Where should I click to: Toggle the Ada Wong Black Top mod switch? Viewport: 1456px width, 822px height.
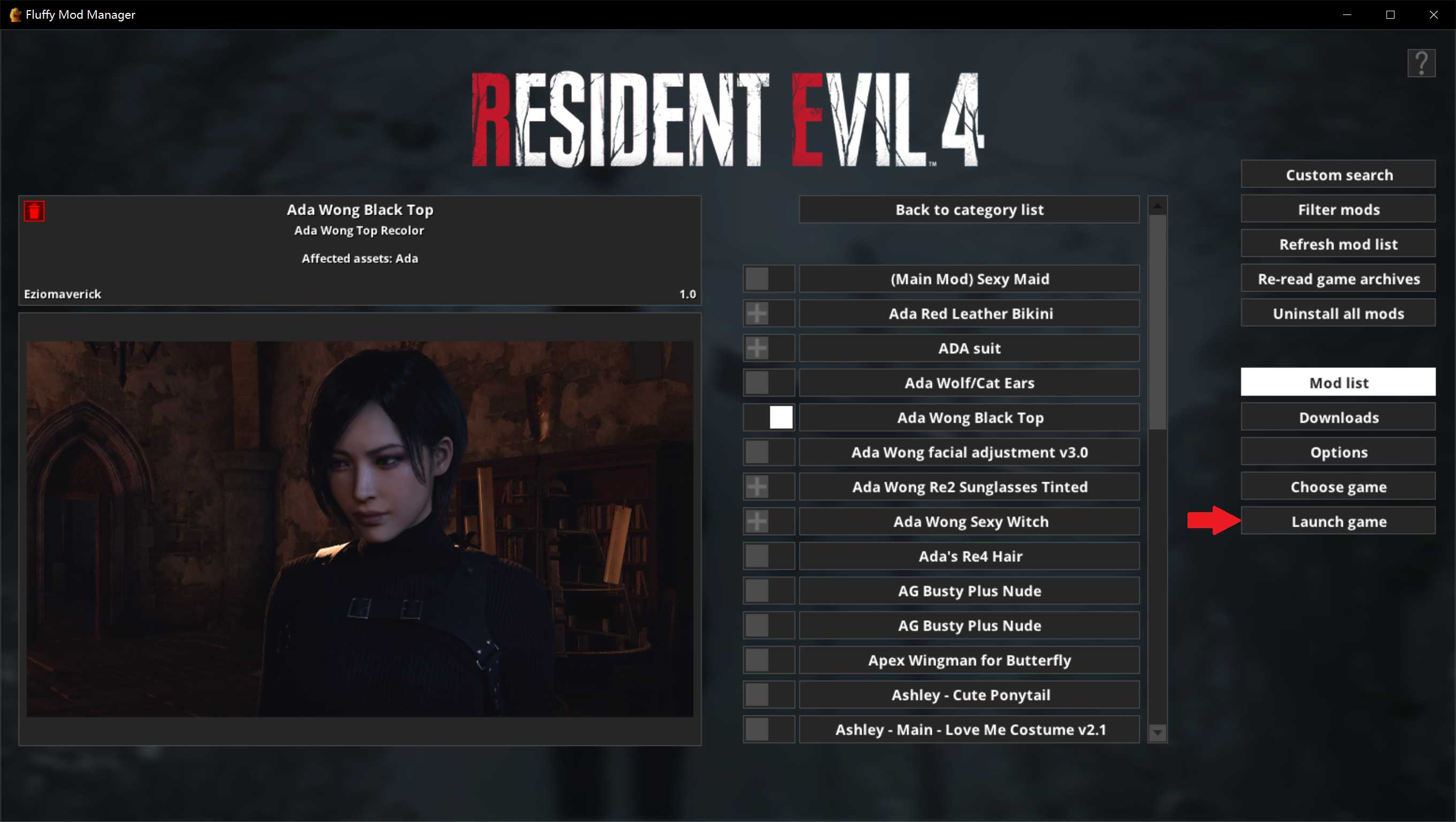pos(769,417)
